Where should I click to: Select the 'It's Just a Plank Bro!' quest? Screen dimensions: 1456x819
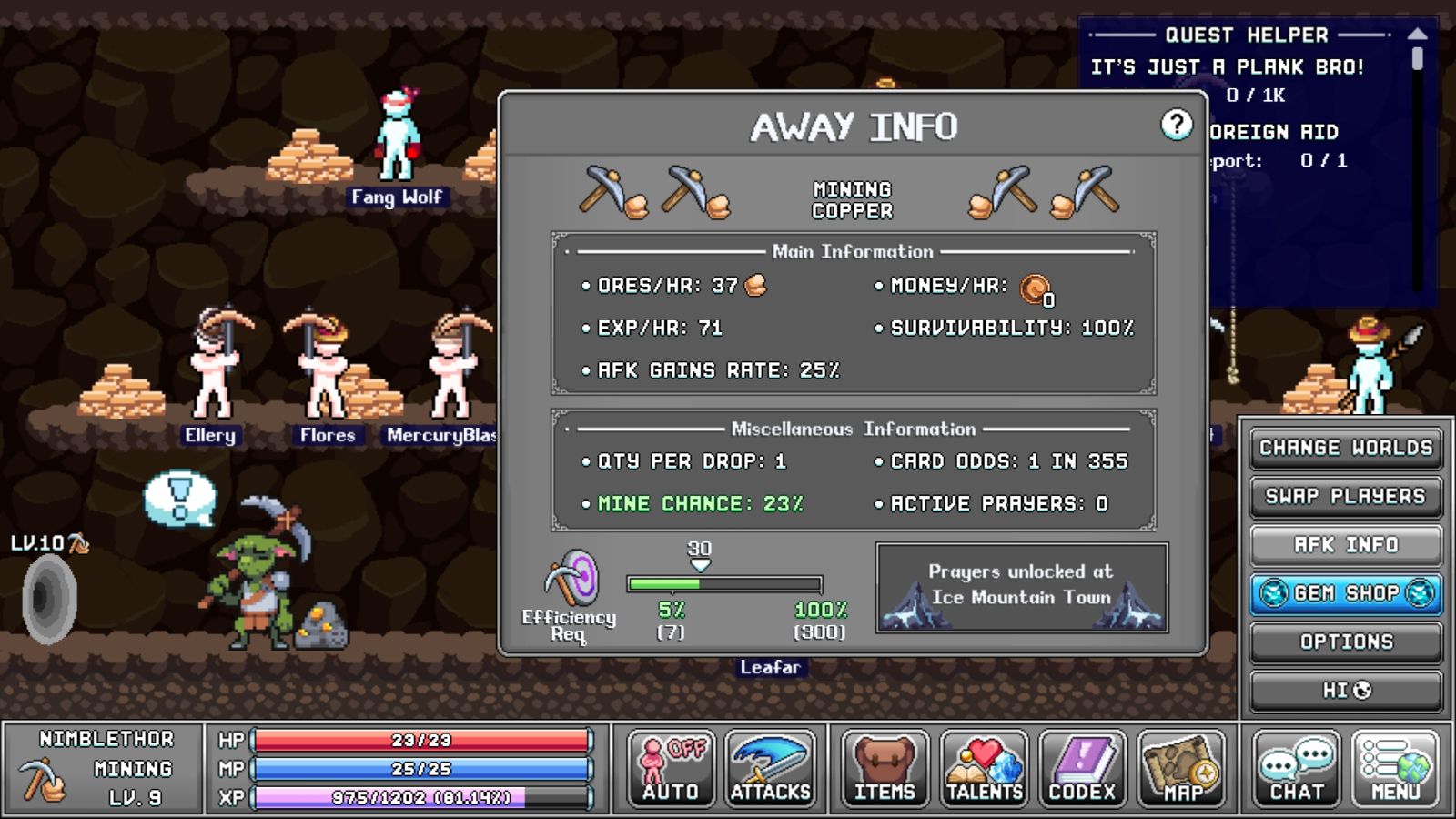point(1227,67)
